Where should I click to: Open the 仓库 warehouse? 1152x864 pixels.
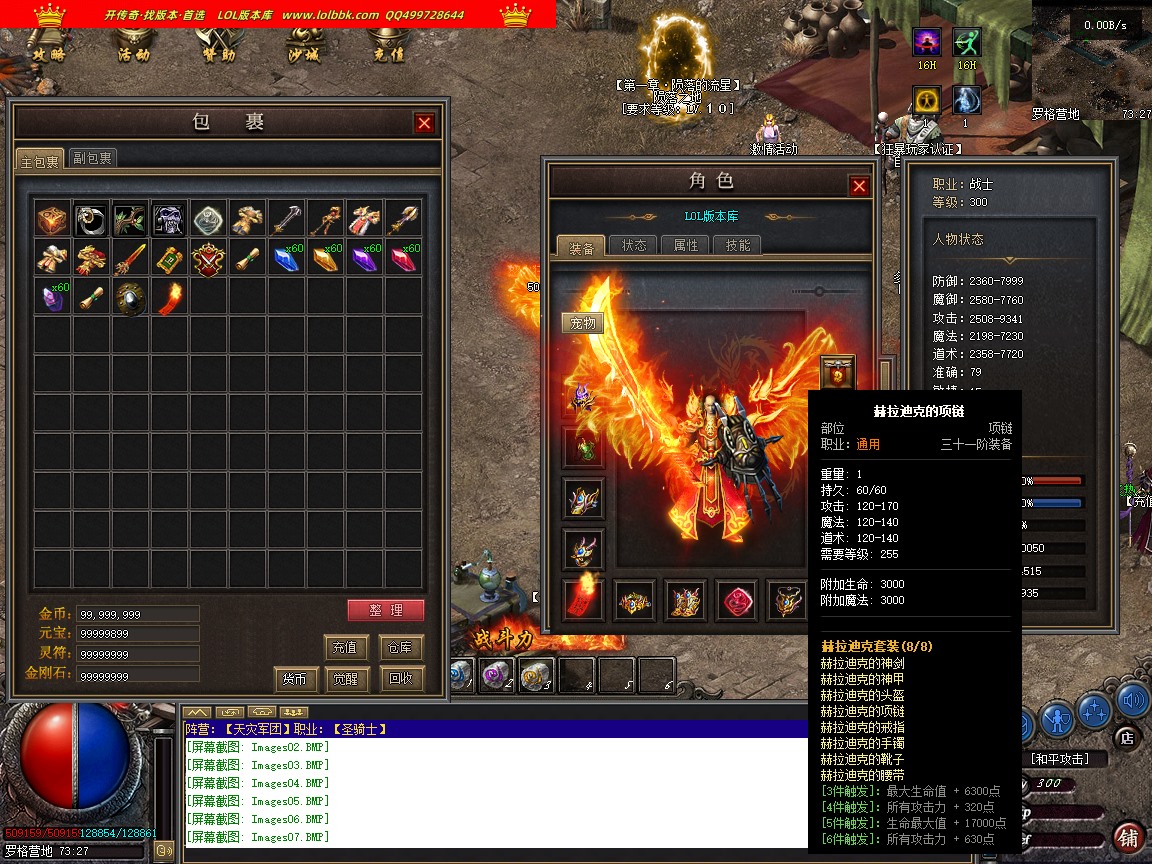[x=402, y=647]
